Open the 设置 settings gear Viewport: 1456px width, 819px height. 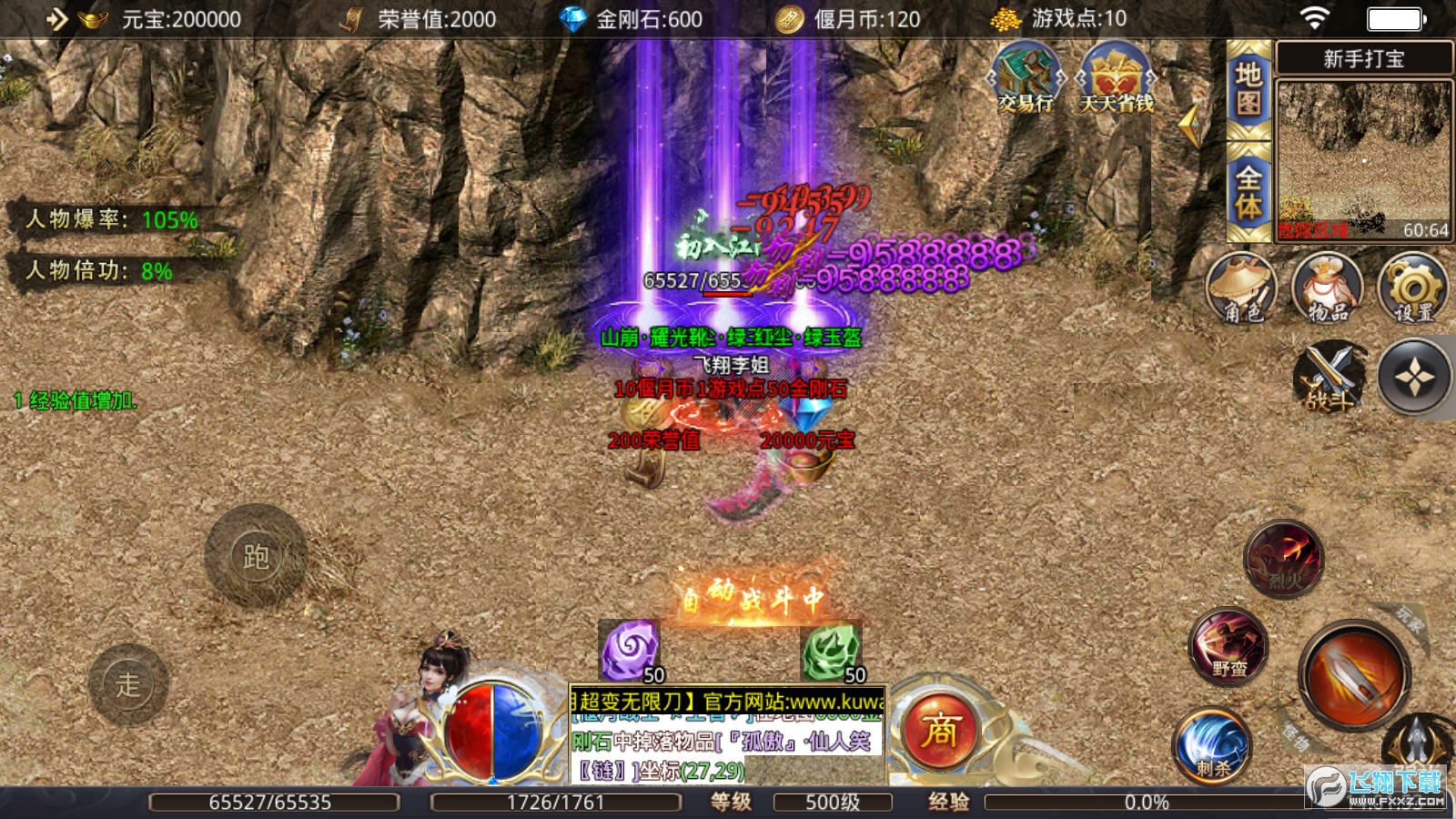(1413, 288)
